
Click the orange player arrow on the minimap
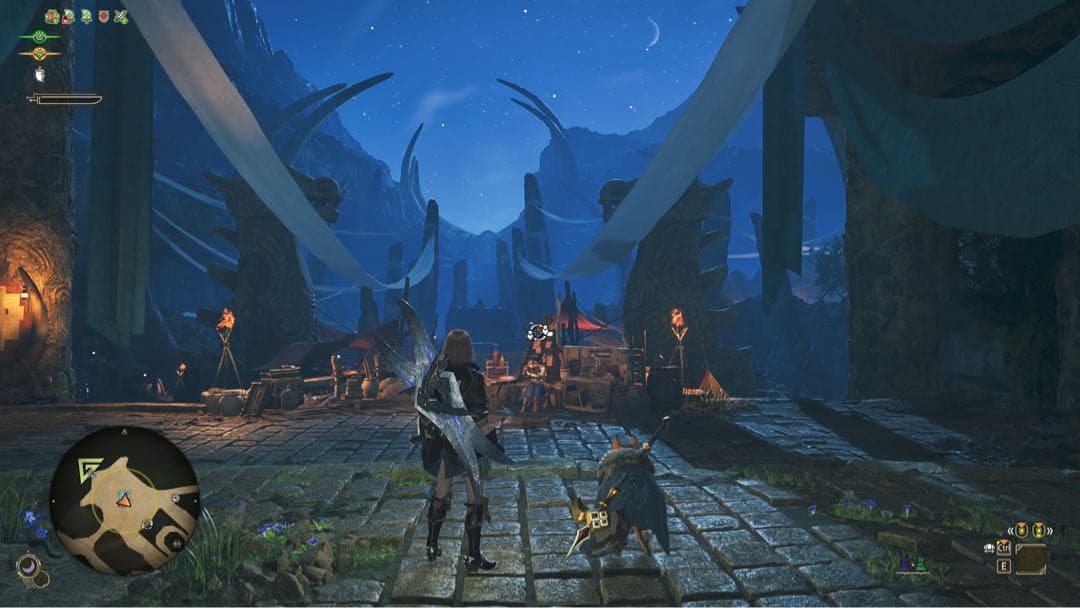click(x=124, y=499)
